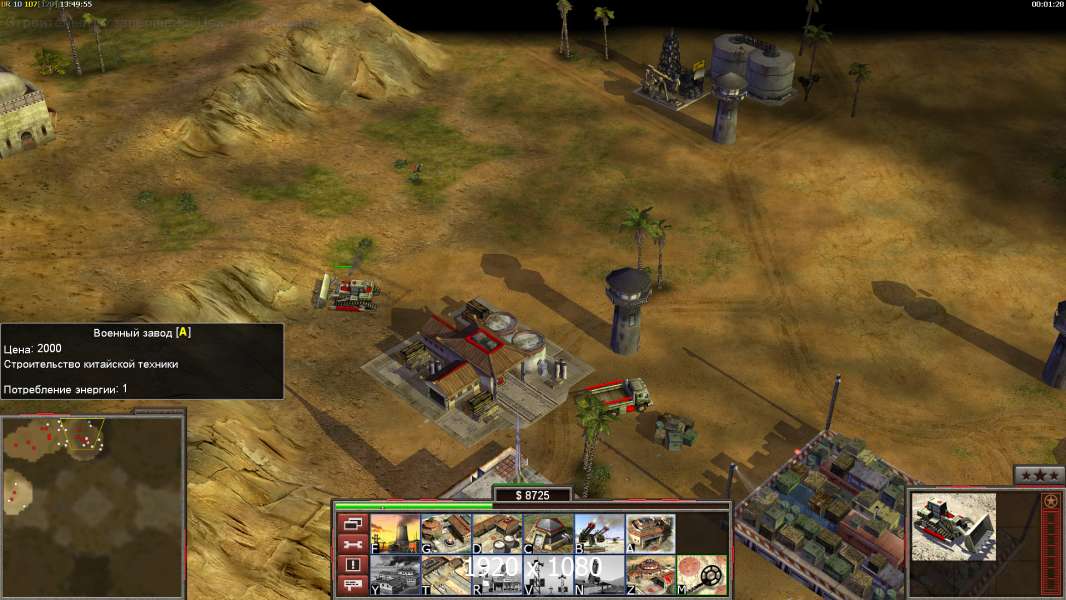This screenshot has height=600, width=1066.
Task: Open the options menu wrench button
Action: [352, 544]
